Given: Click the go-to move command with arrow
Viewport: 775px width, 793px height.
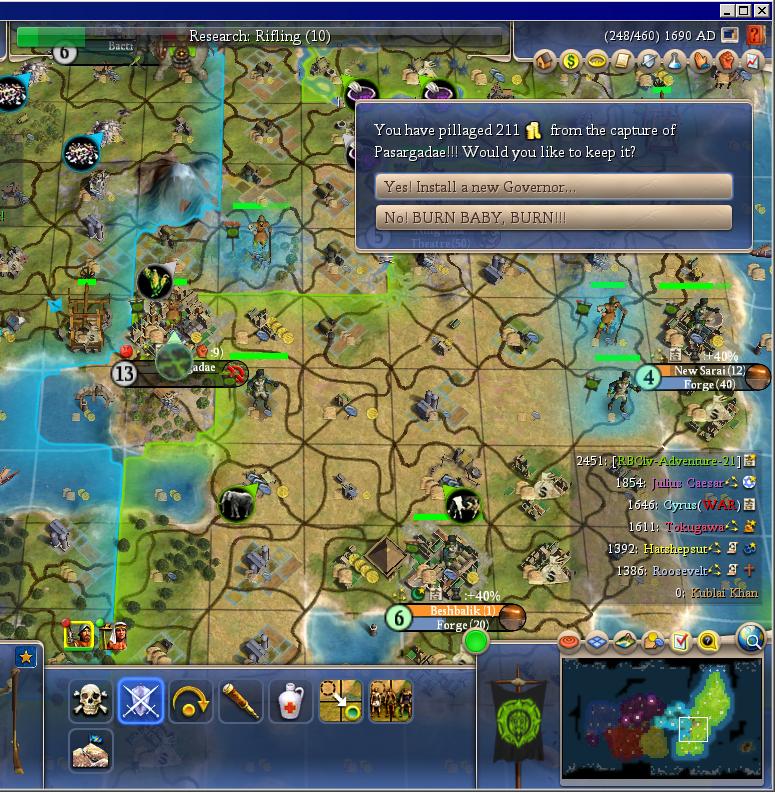Looking at the screenshot, I should 340,701.
